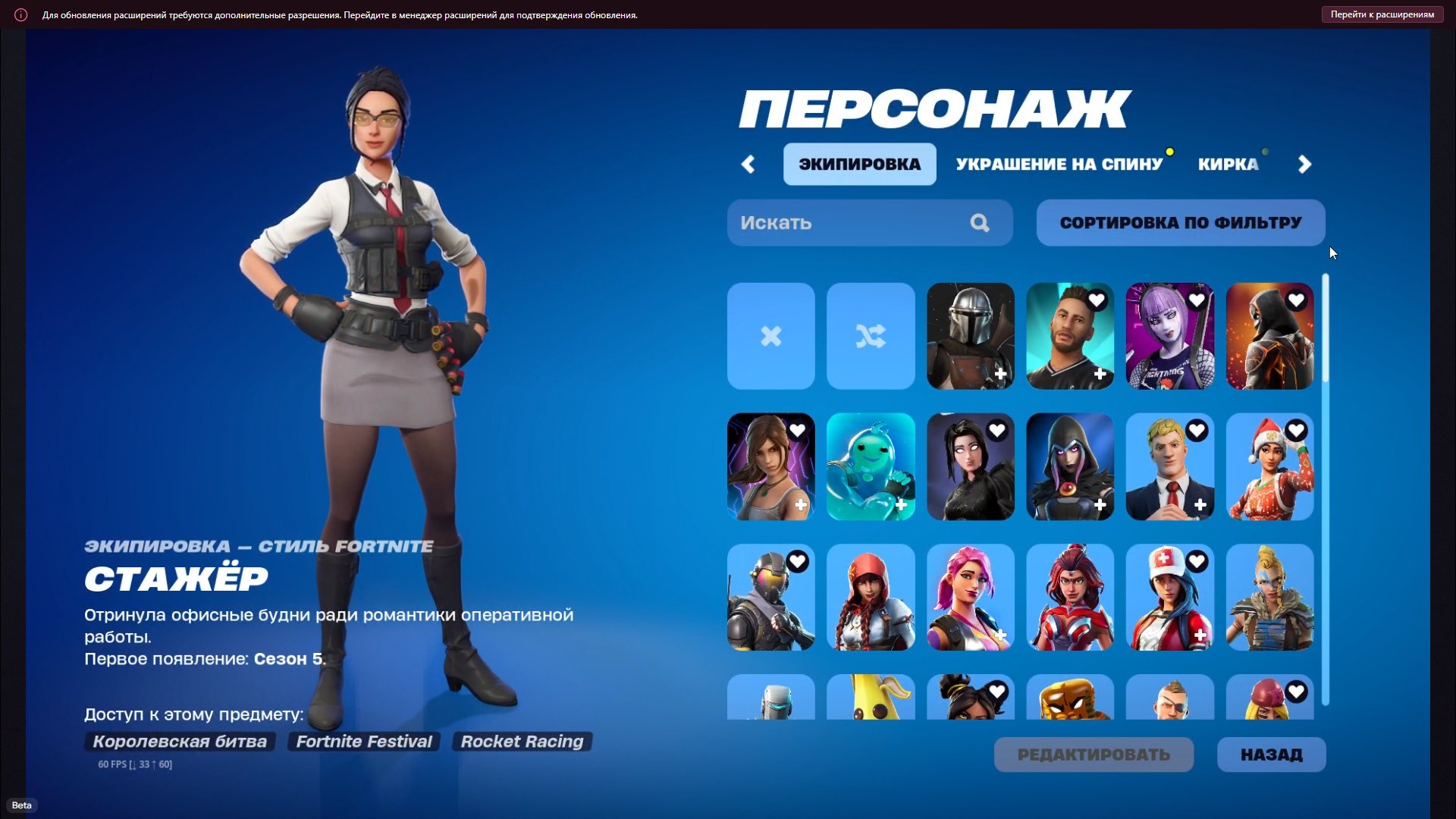Click the search magnifier icon

point(980,222)
